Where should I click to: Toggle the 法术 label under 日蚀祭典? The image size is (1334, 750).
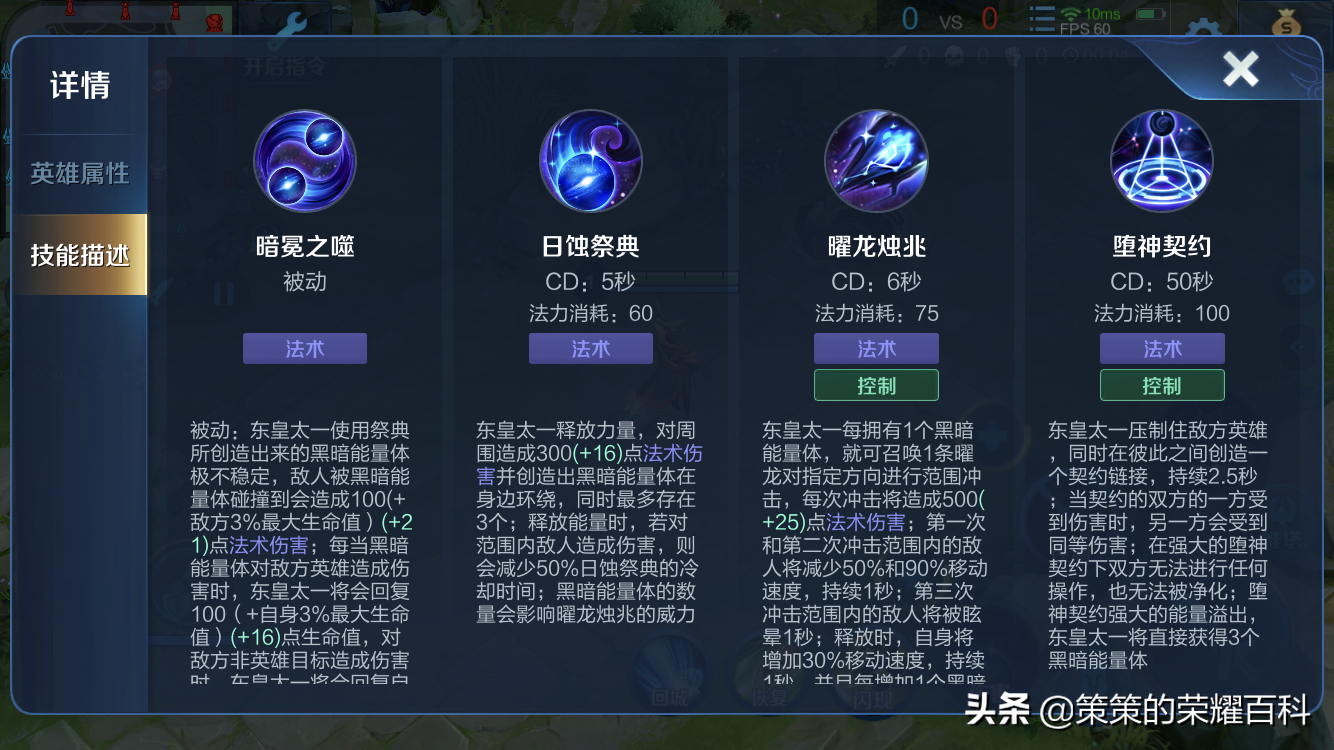tap(590, 348)
